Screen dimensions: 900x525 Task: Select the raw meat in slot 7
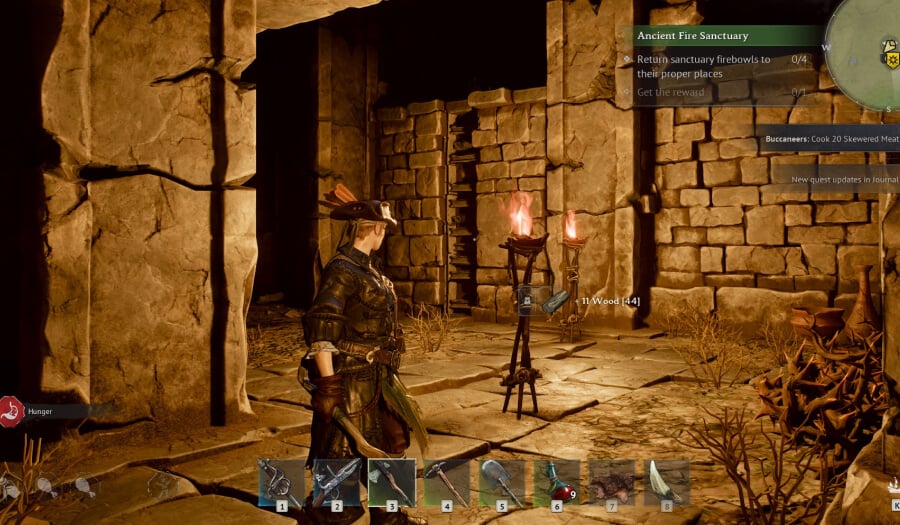click(611, 482)
